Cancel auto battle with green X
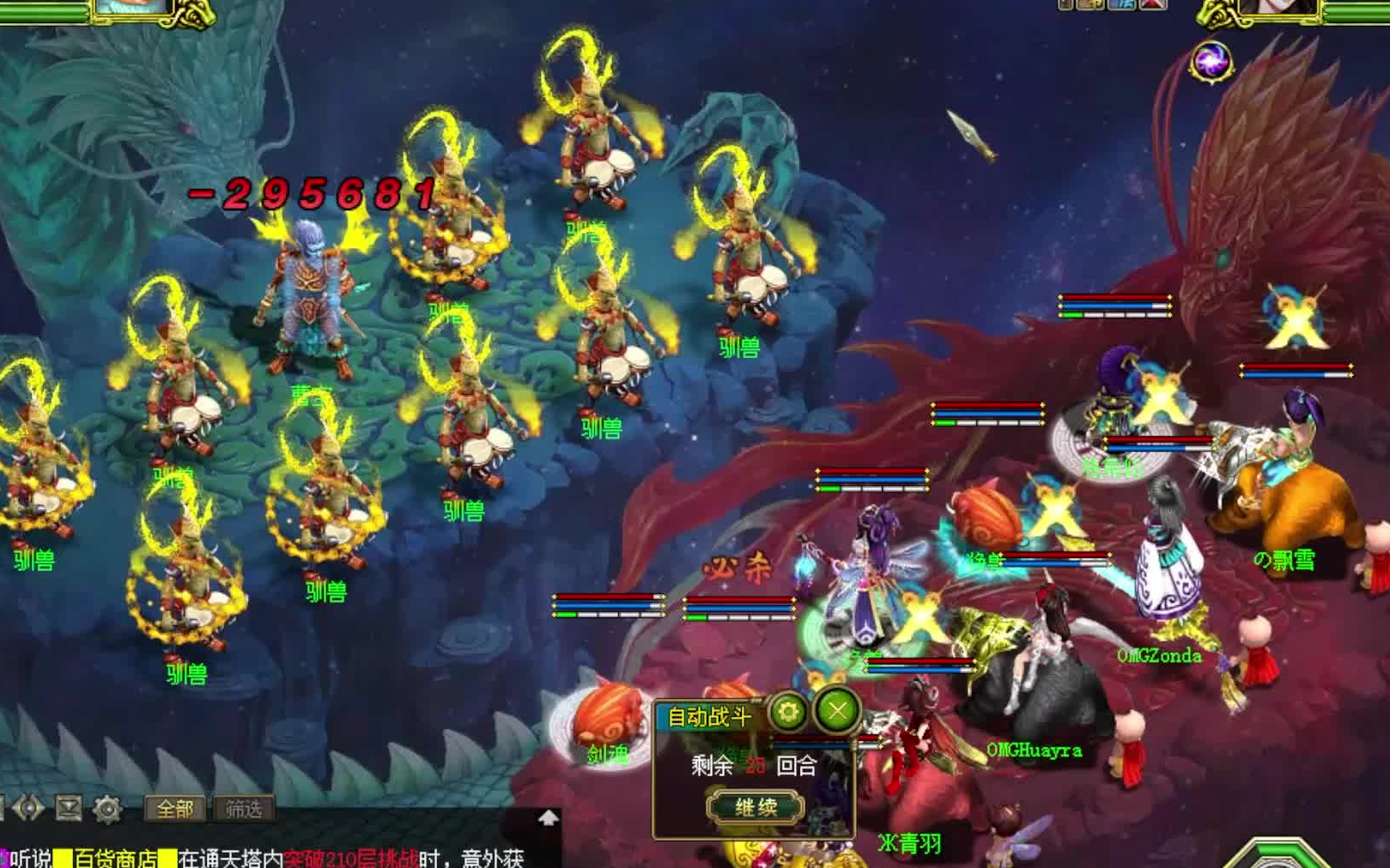The height and width of the screenshot is (868, 1390). pyautogui.click(x=837, y=711)
